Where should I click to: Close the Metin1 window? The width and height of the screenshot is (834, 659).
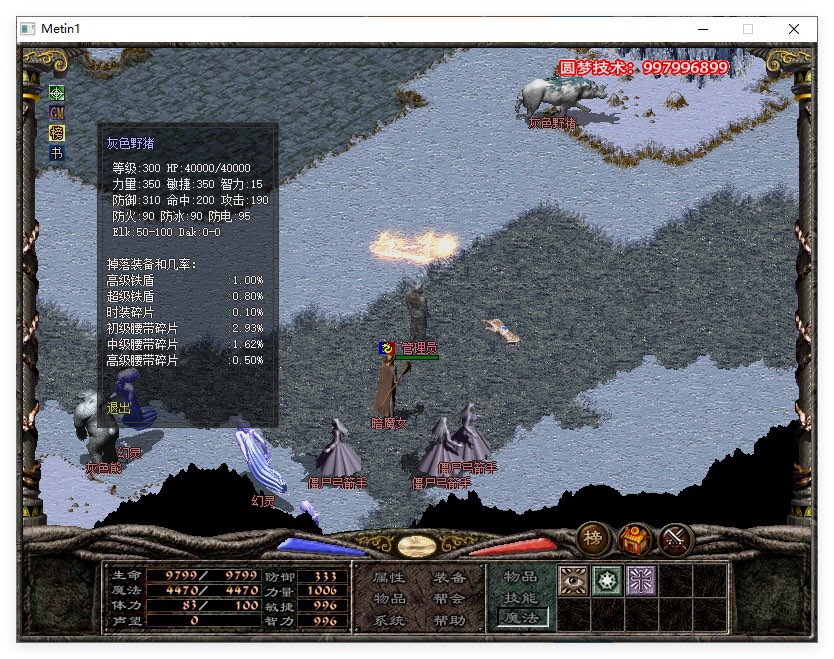pos(794,29)
